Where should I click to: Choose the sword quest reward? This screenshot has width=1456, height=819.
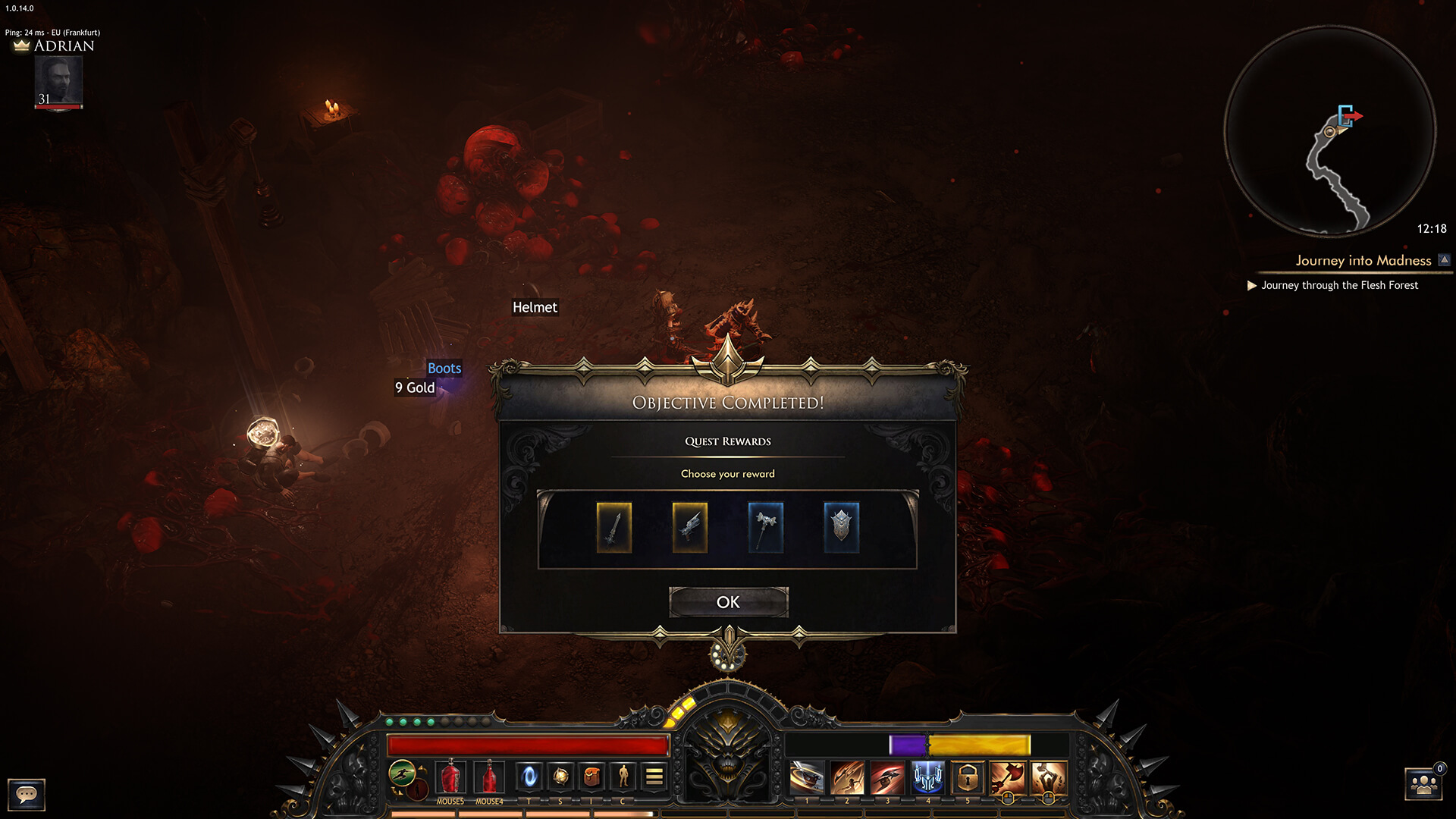coord(613,527)
